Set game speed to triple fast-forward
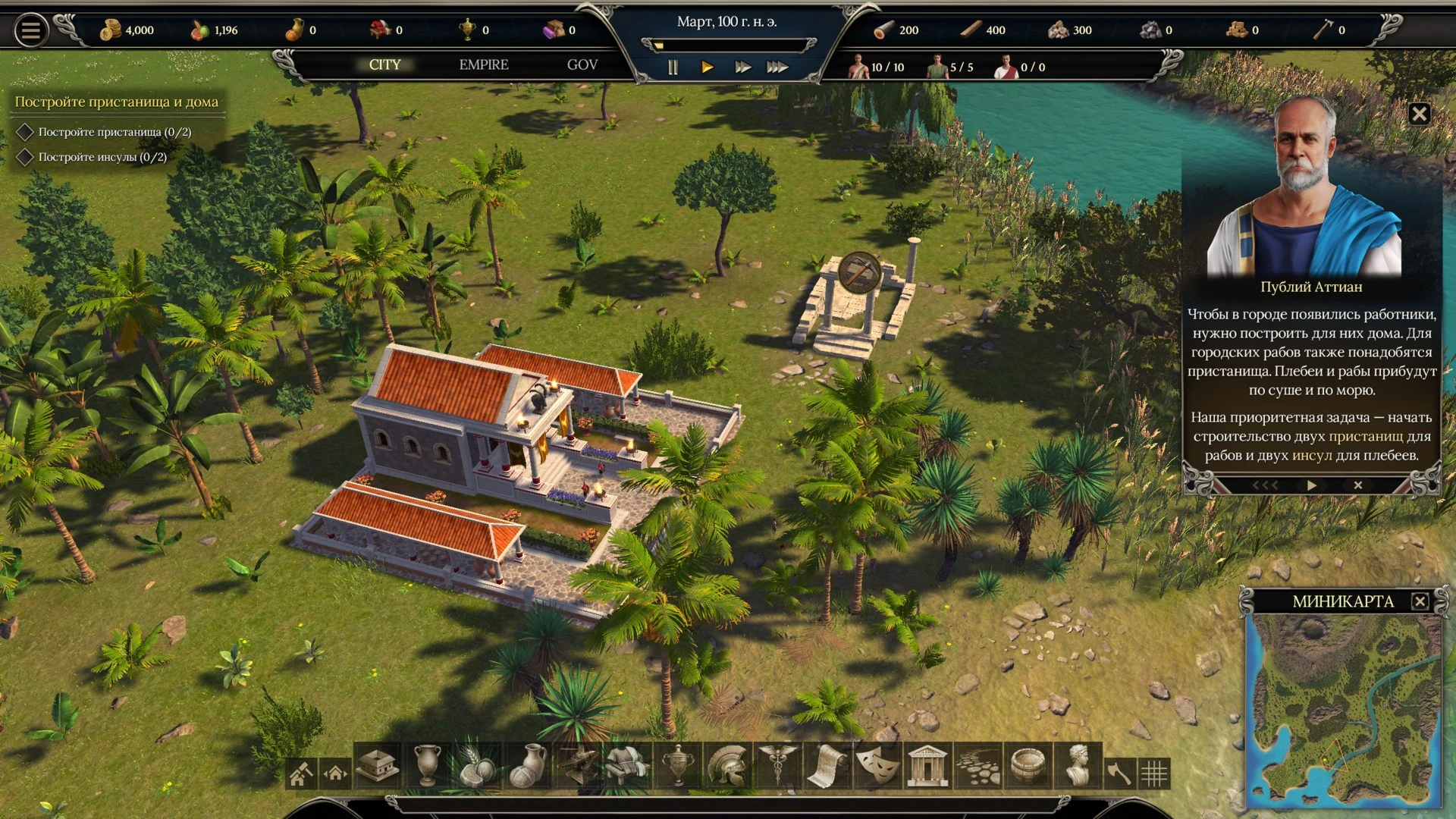 pos(777,67)
